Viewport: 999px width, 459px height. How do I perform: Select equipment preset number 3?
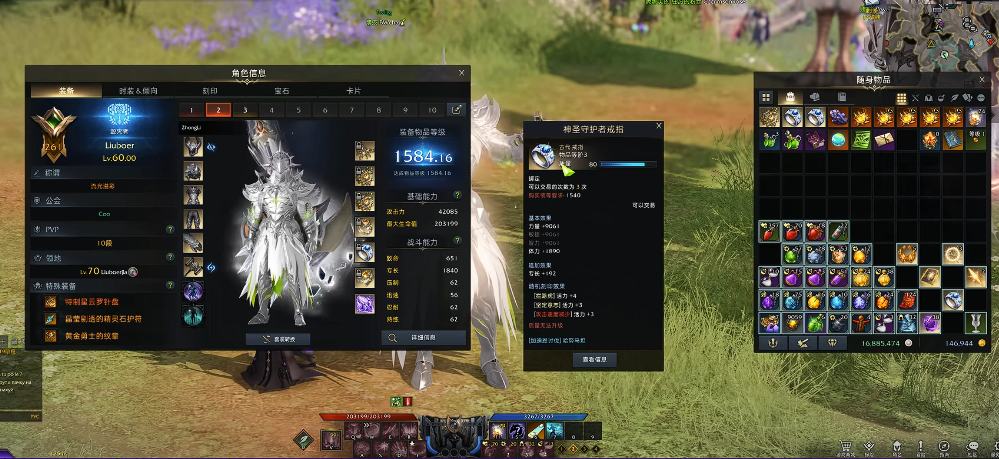(244, 110)
